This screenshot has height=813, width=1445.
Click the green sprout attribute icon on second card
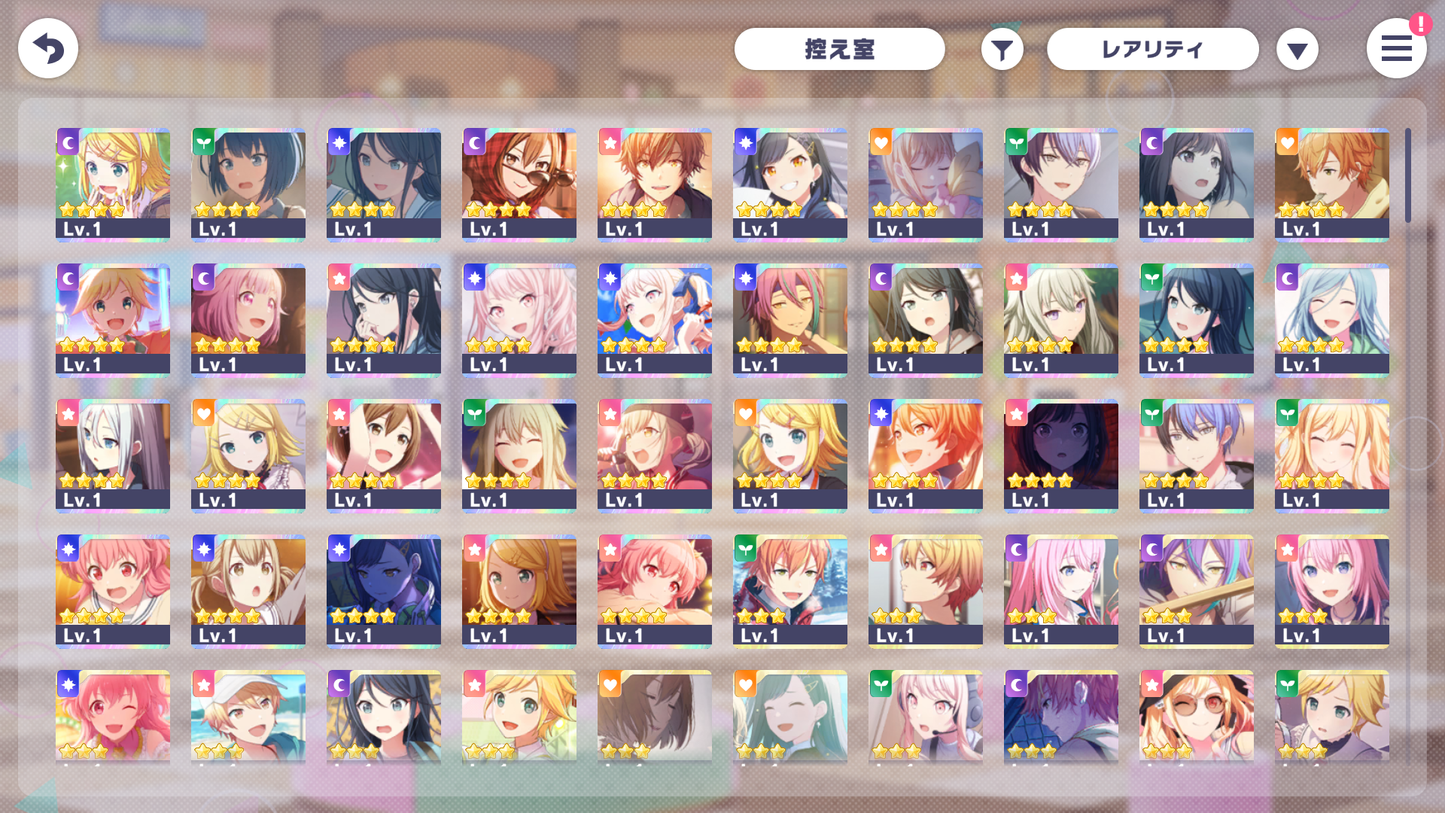(202, 141)
